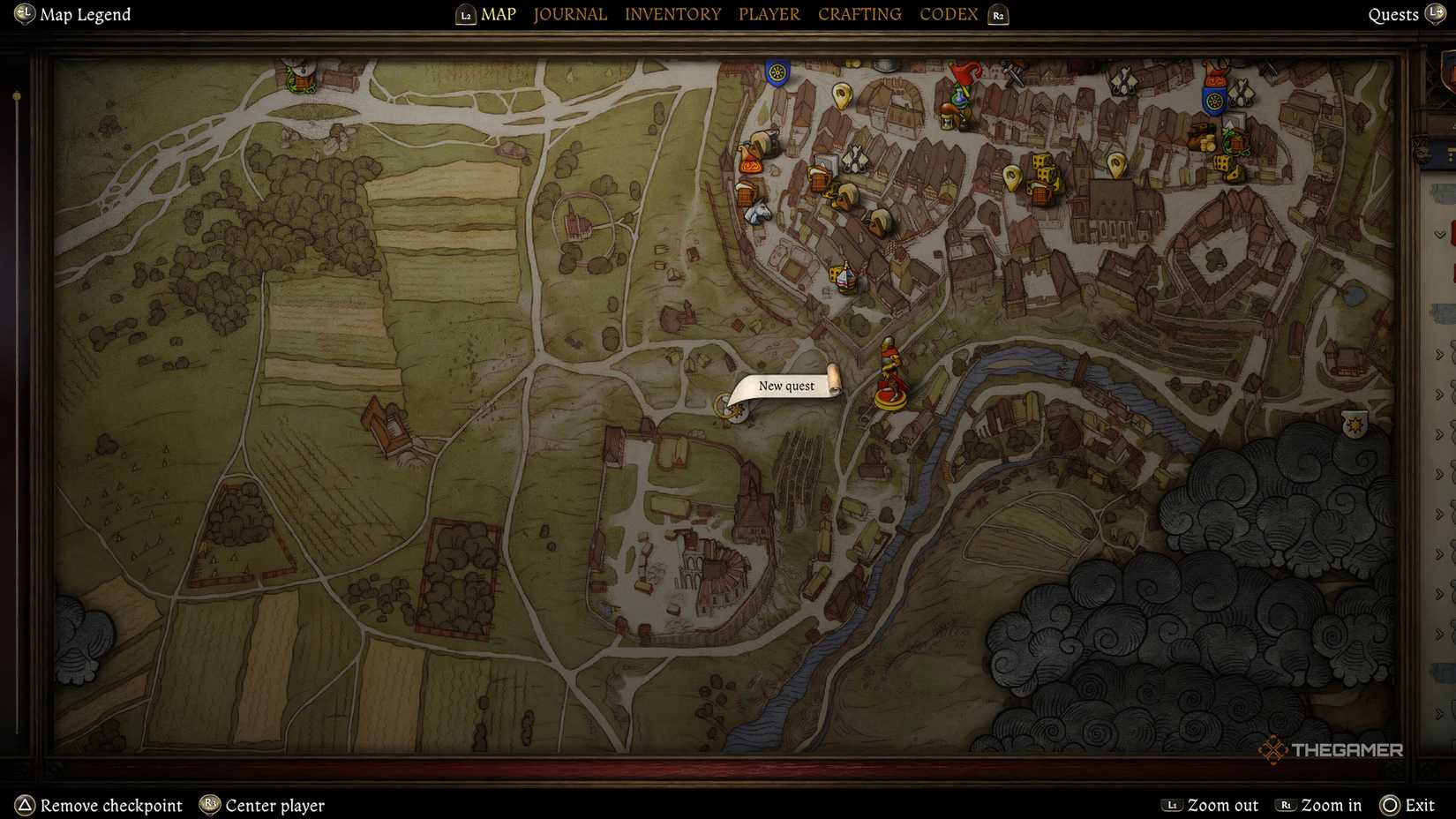Click the Exit button at bottom right
This screenshot has height=819, width=1456.
1416,805
